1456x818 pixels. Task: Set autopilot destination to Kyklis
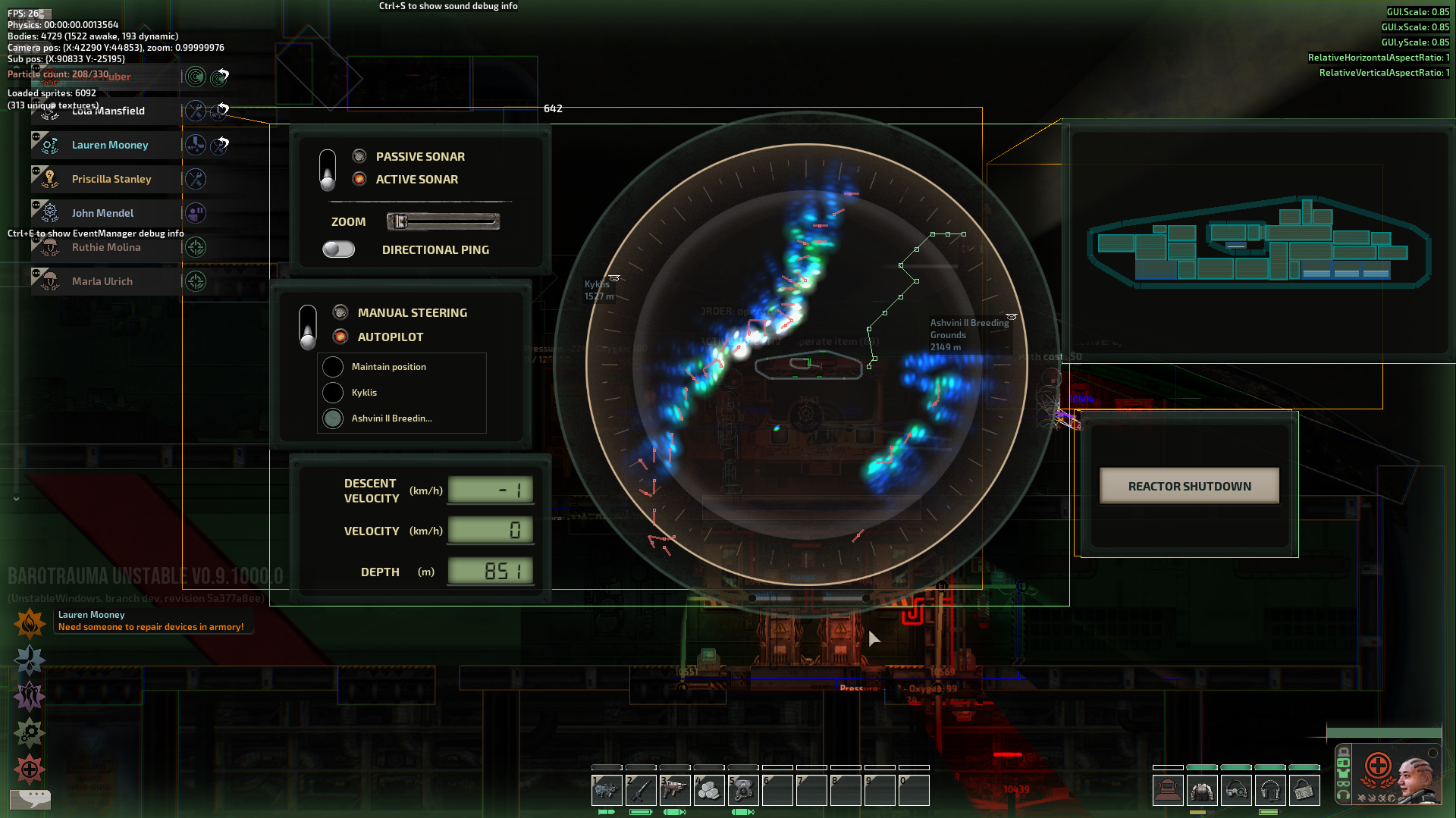(x=333, y=393)
